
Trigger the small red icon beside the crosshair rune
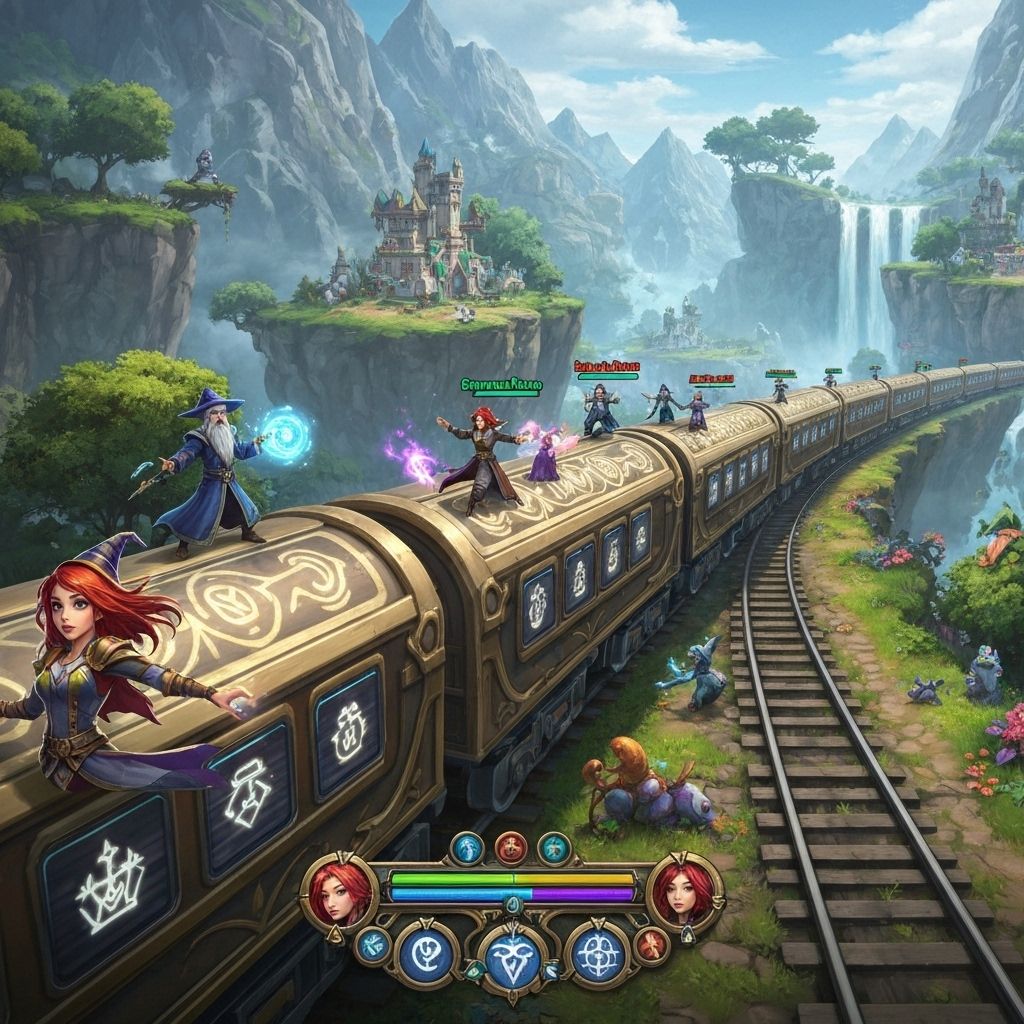click(x=652, y=944)
